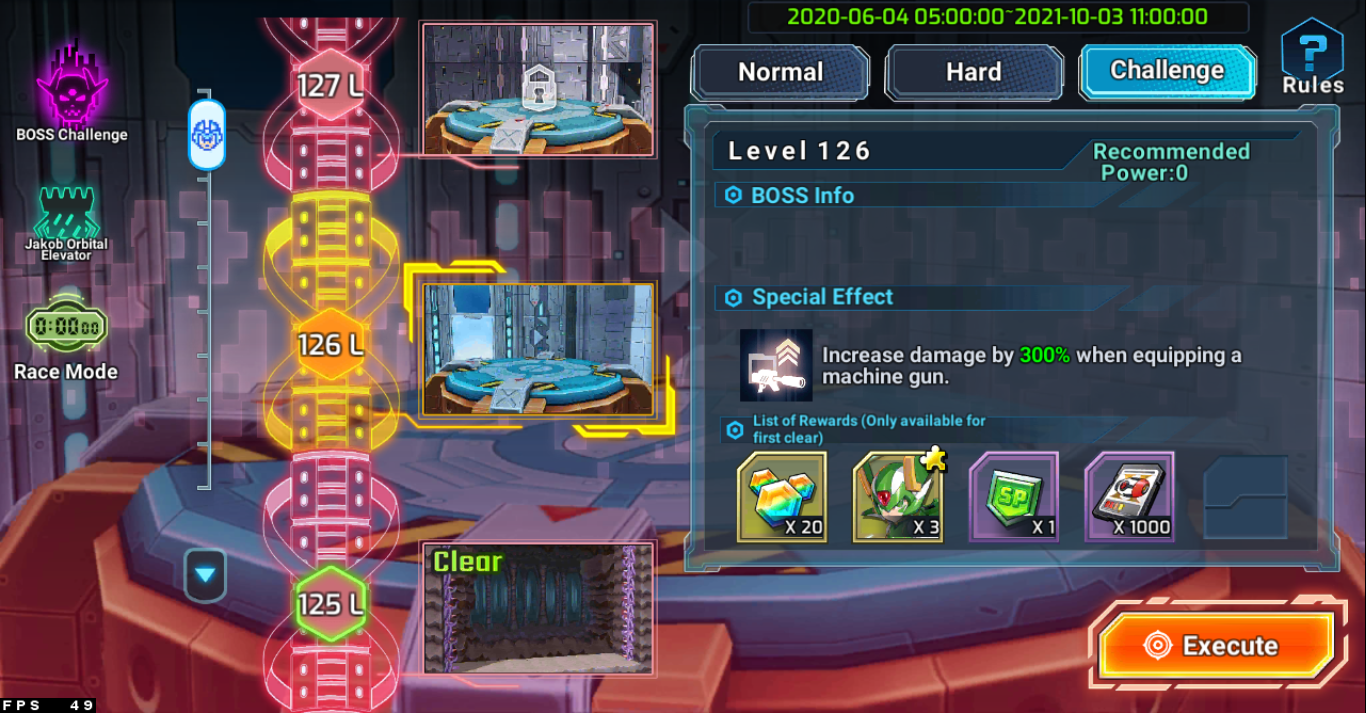Tap the down arrow below the floor scrollbar

[205, 575]
